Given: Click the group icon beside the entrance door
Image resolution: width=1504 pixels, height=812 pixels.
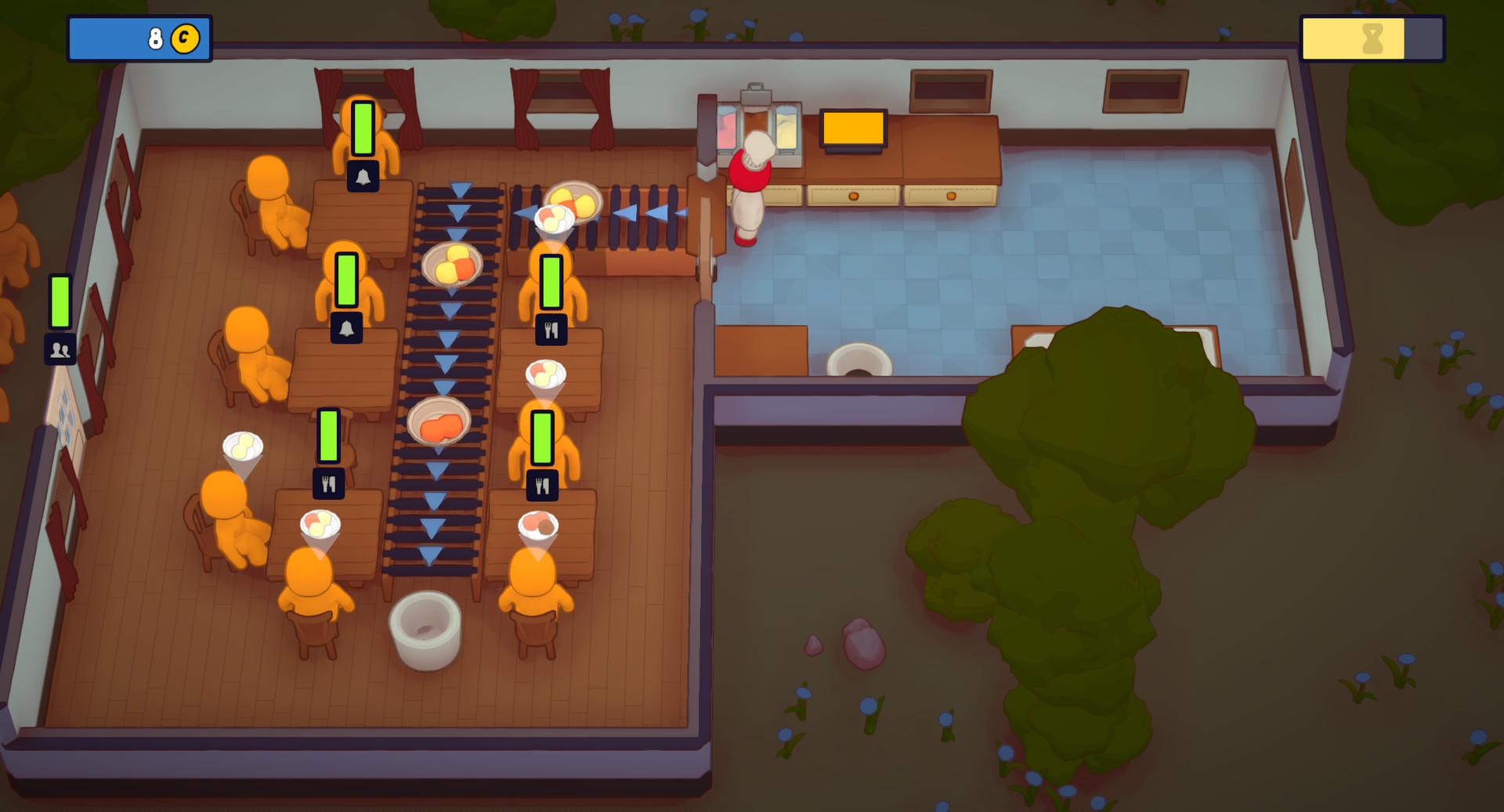Looking at the screenshot, I should tap(61, 350).
